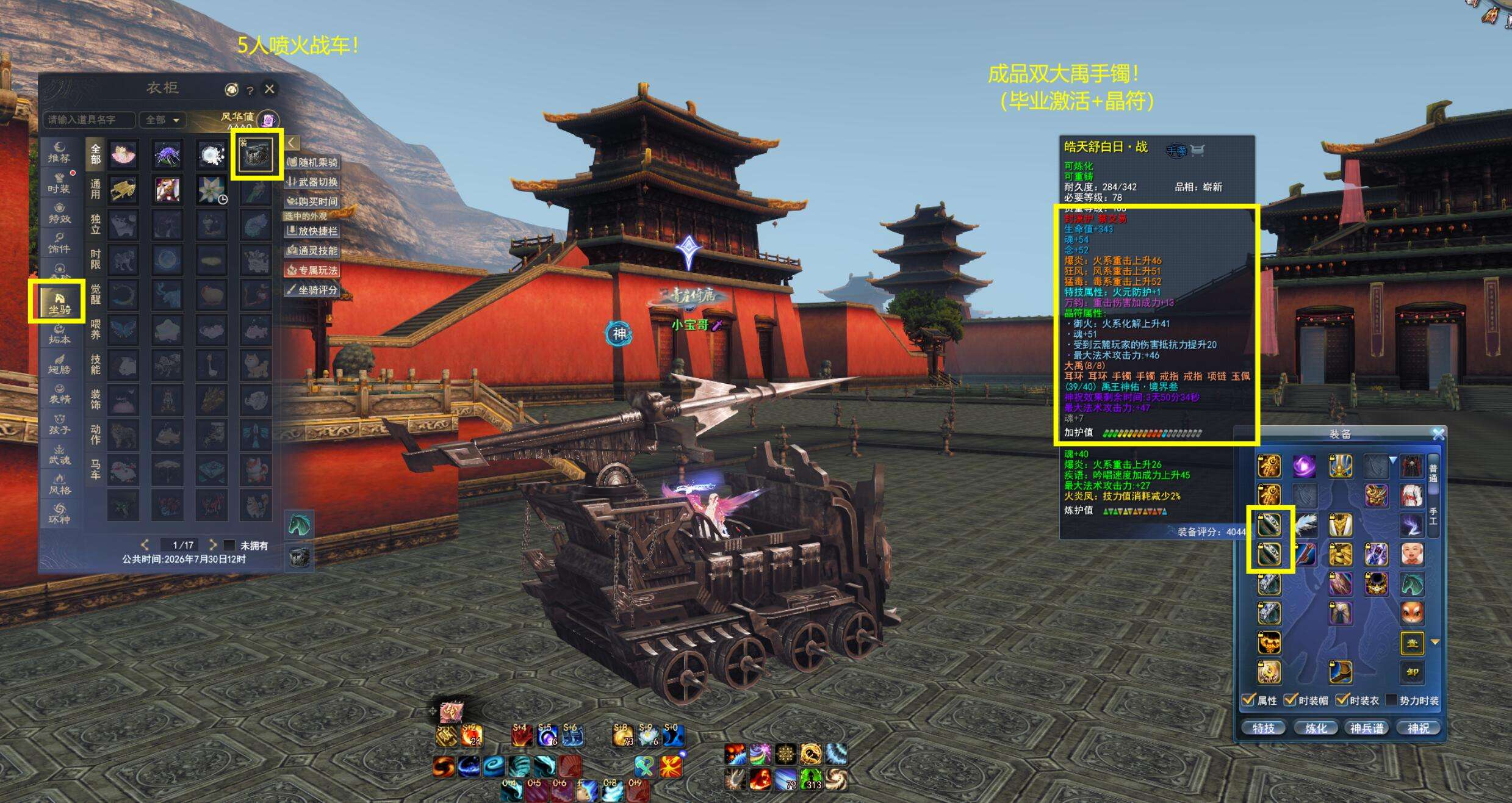Screen dimensions: 1512x803
Task: Close the 衣柜 wardrobe window
Action: 269,89
